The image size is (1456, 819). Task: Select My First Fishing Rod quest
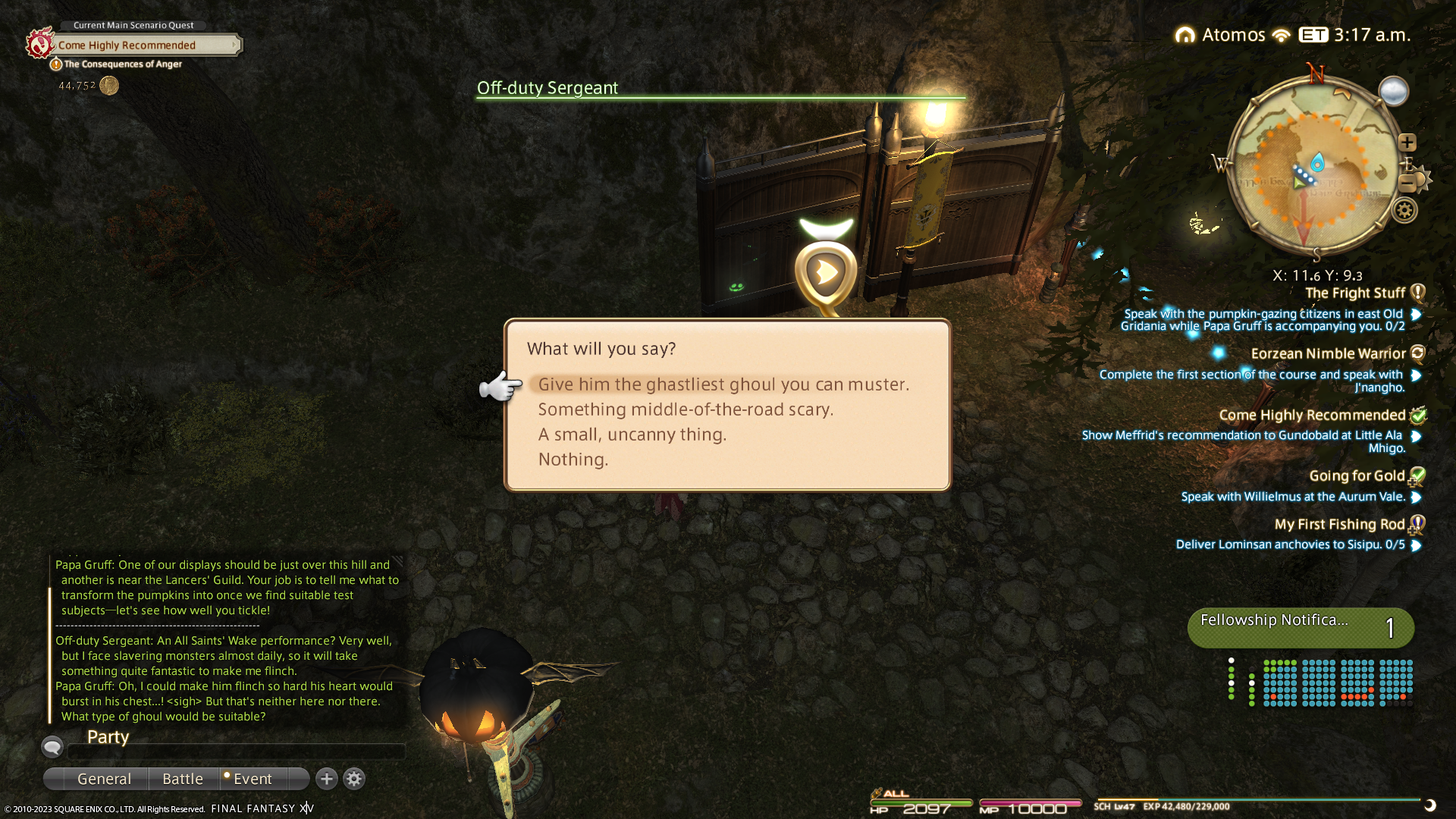pos(1339,525)
